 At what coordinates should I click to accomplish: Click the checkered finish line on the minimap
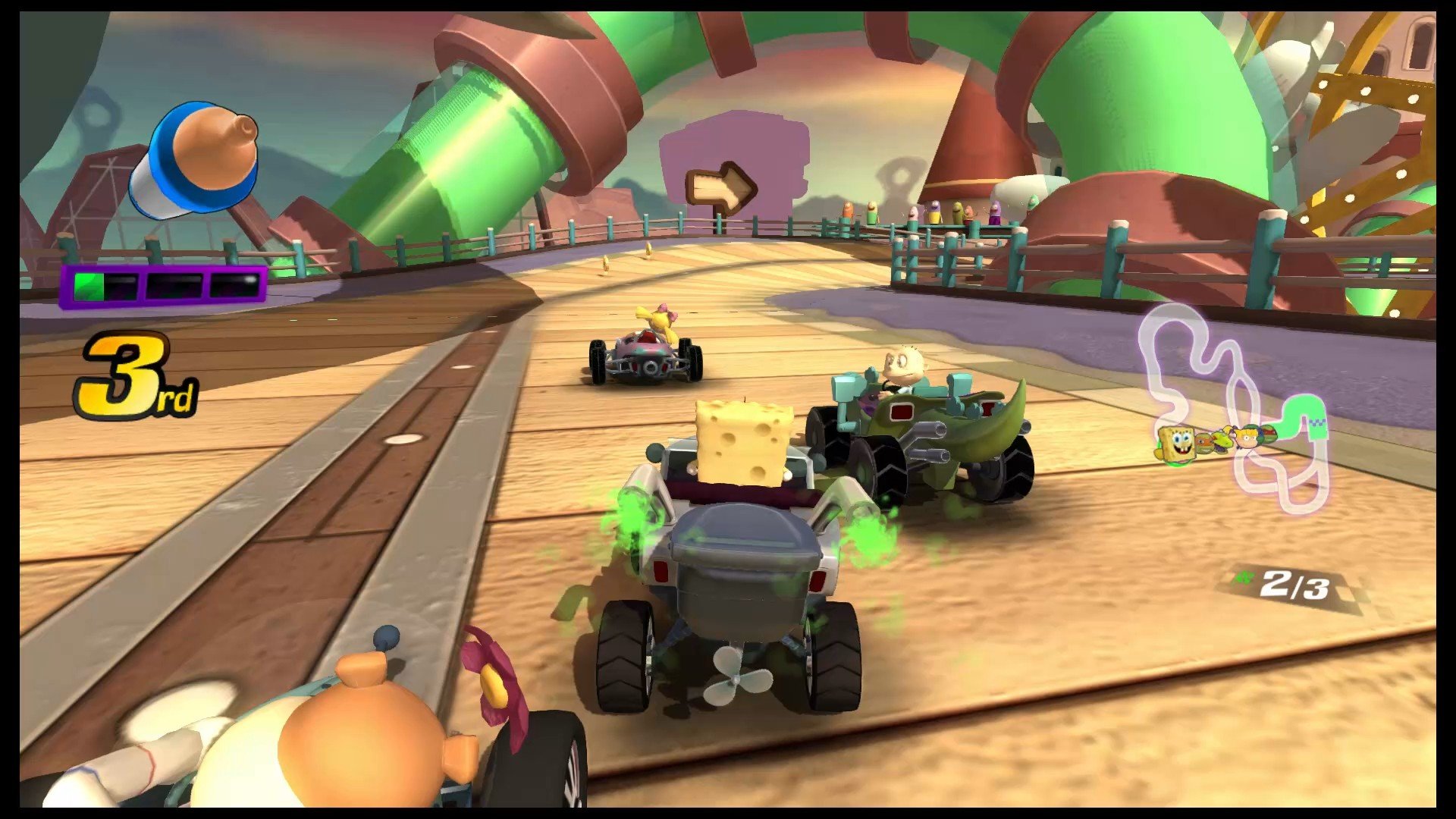(x=1317, y=421)
